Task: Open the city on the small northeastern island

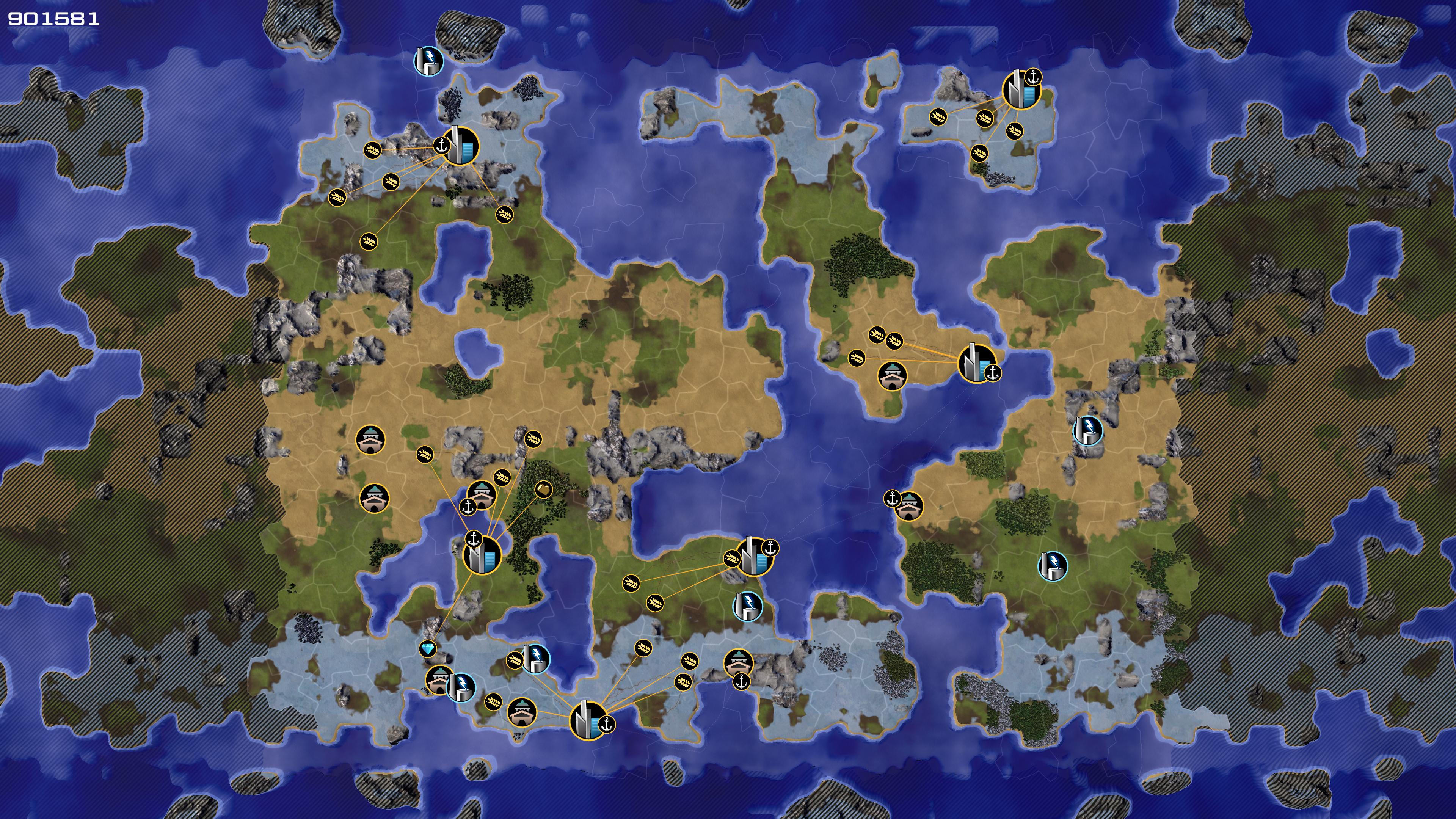Action: (x=1021, y=90)
